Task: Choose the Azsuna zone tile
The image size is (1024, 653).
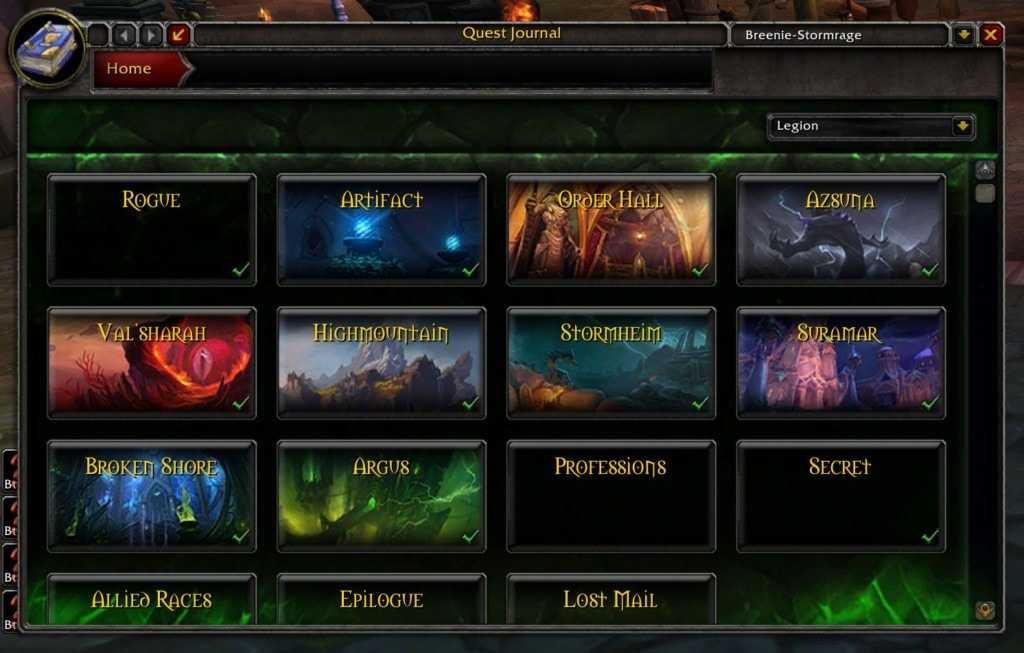Action: tap(841, 229)
